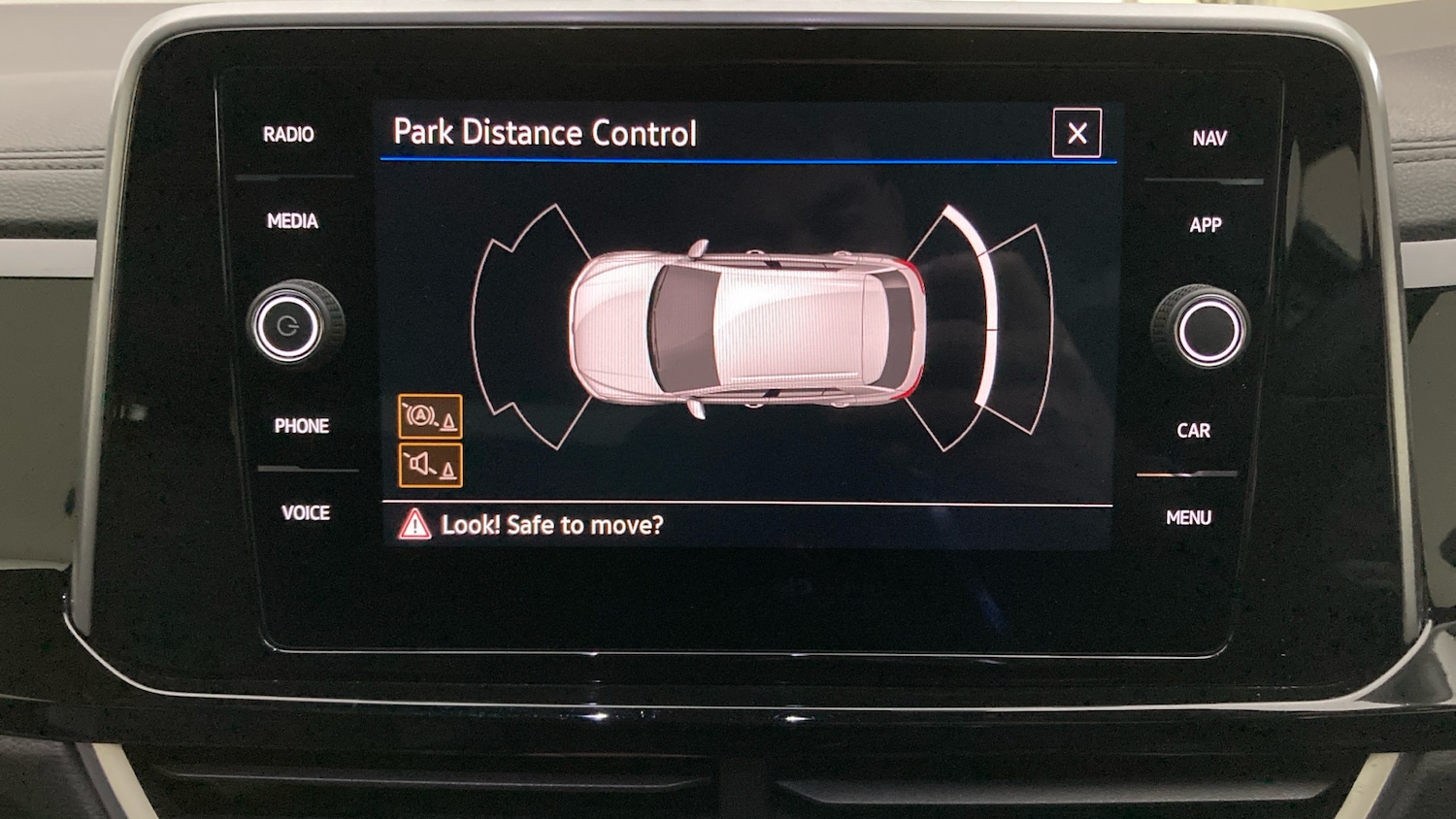The image size is (1456, 819).
Task: Activate VOICE control
Action: (x=305, y=512)
